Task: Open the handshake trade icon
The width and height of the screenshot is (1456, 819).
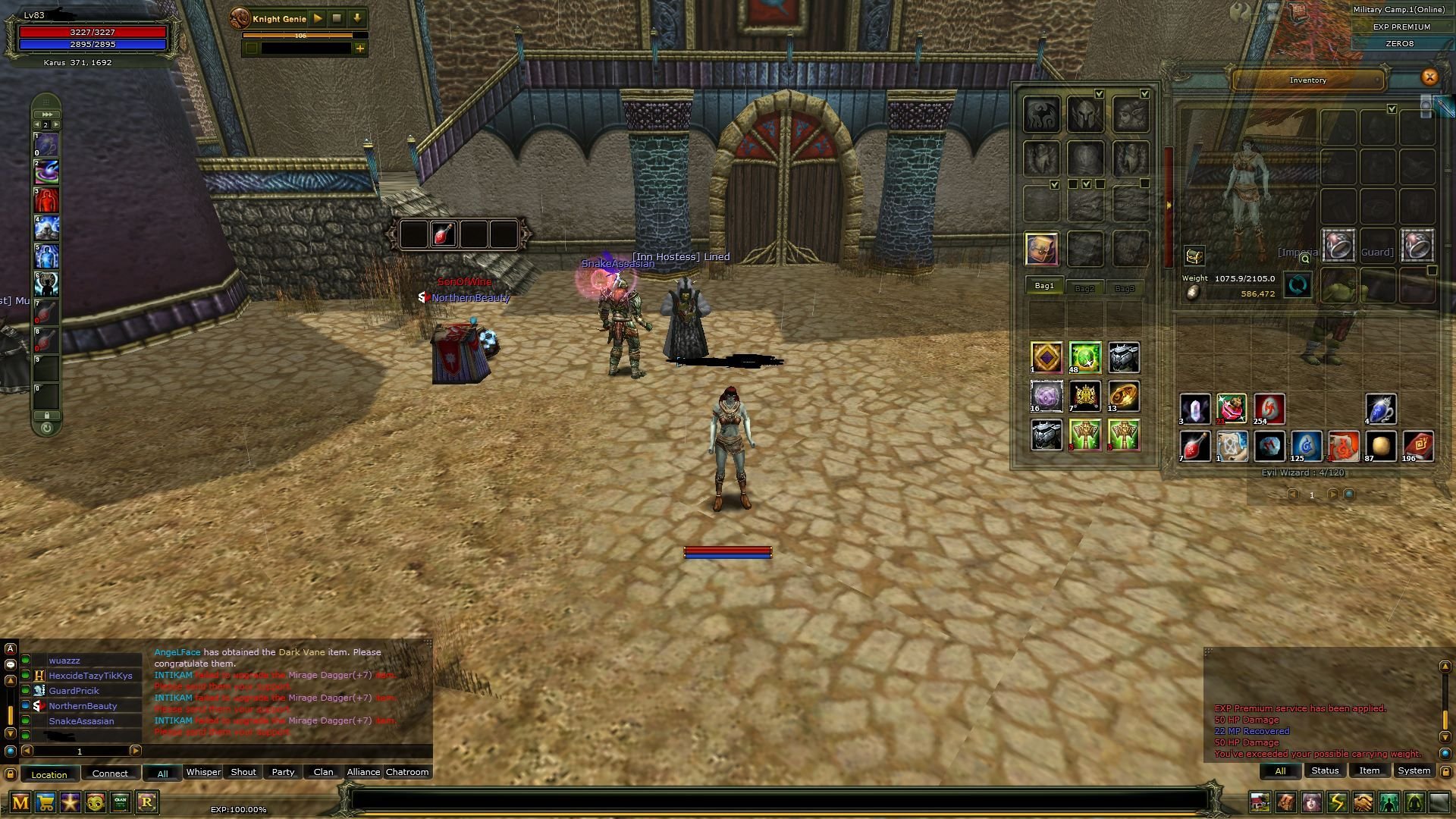Action: click(1363, 802)
